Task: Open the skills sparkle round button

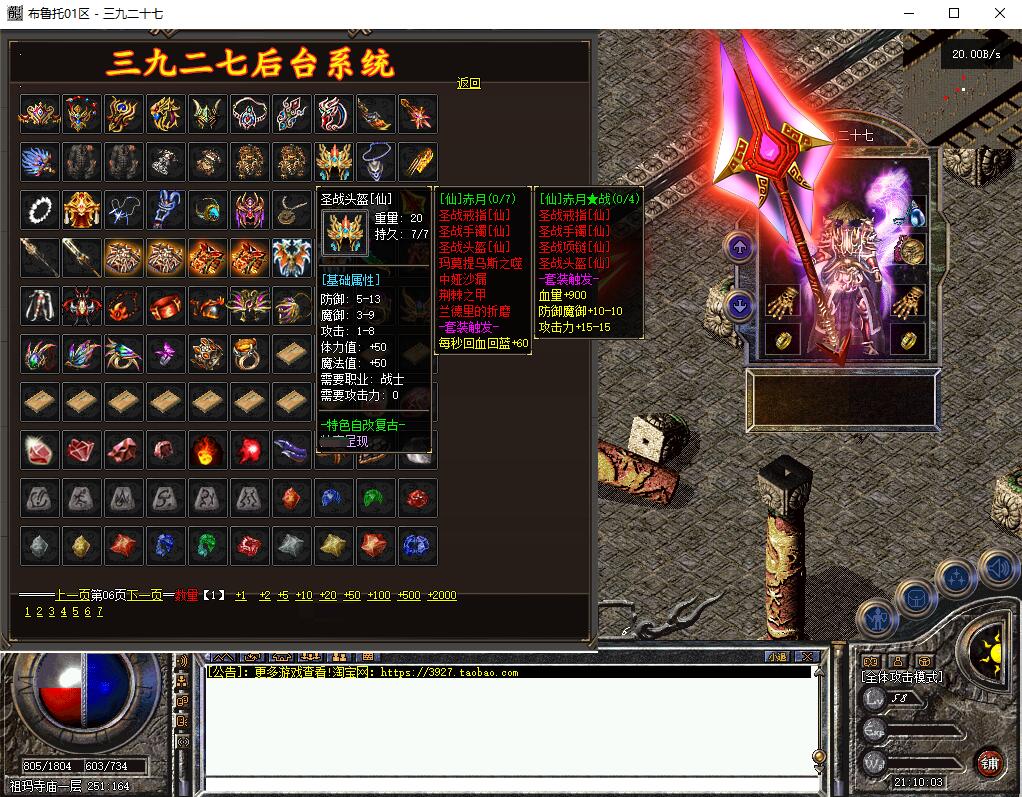Action: point(956,577)
